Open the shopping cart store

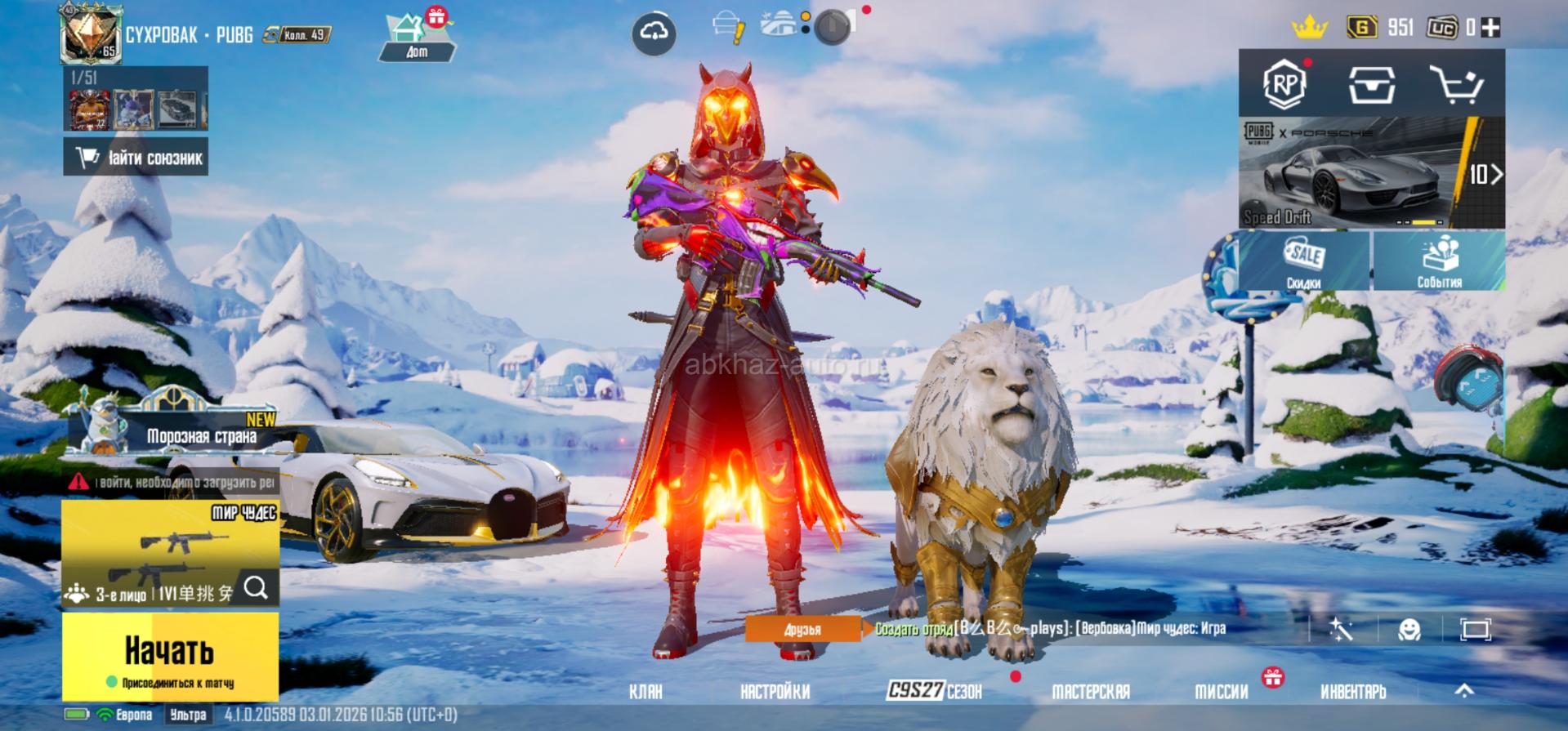pos(1456,83)
